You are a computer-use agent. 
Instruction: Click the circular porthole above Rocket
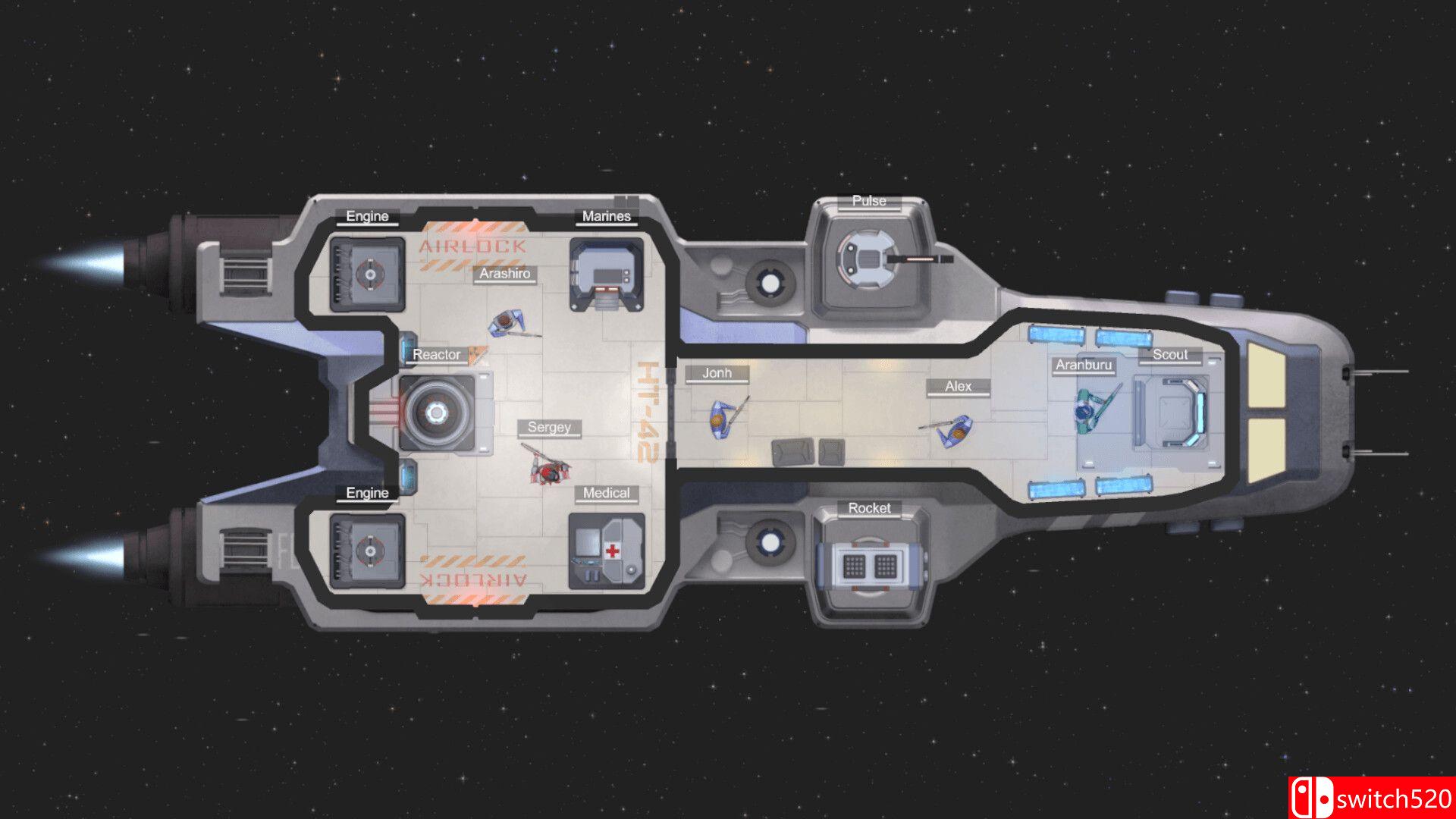point(771,542)
